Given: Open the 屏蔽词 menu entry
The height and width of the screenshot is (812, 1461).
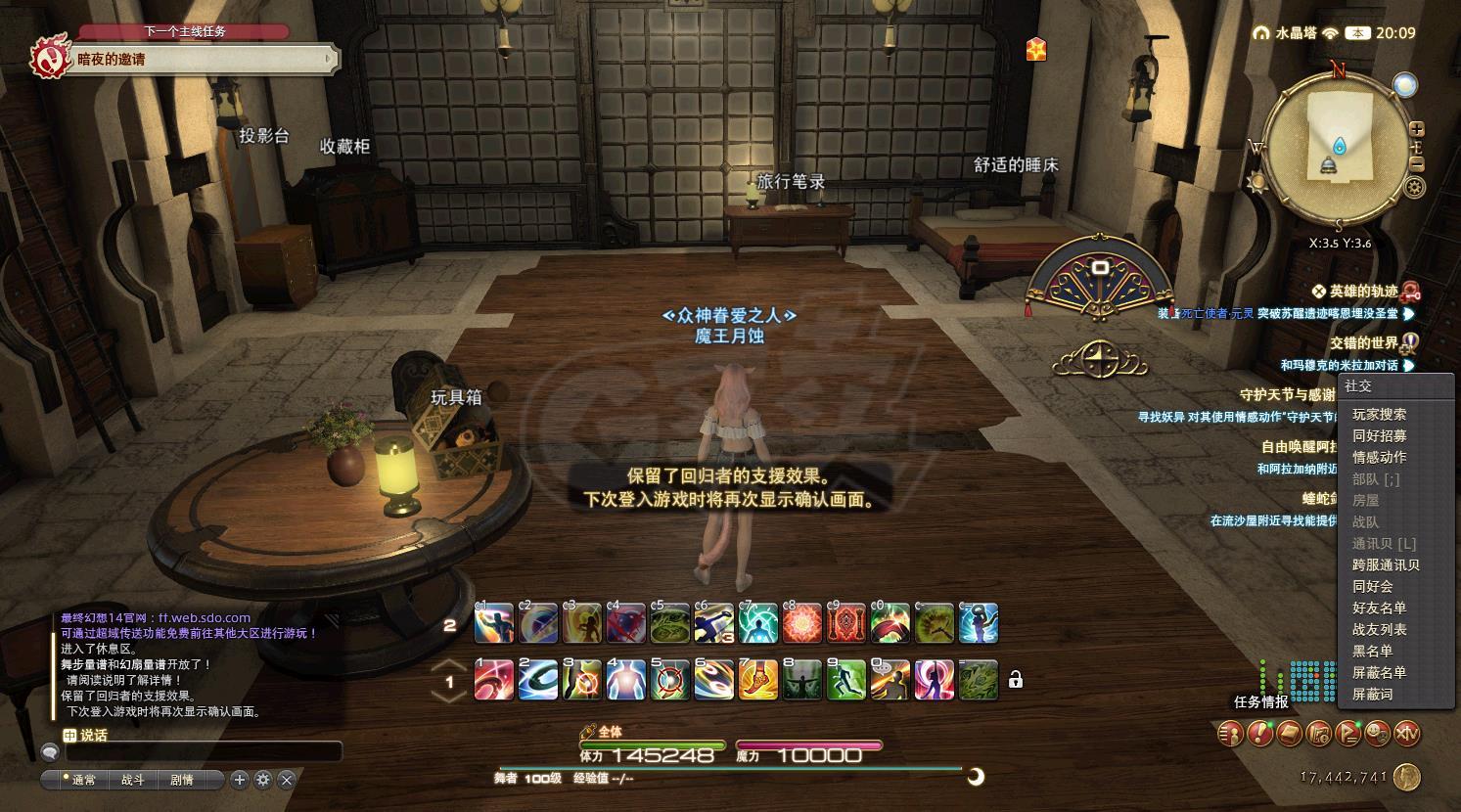Looking at the screenshot, I should (1372, 695).
